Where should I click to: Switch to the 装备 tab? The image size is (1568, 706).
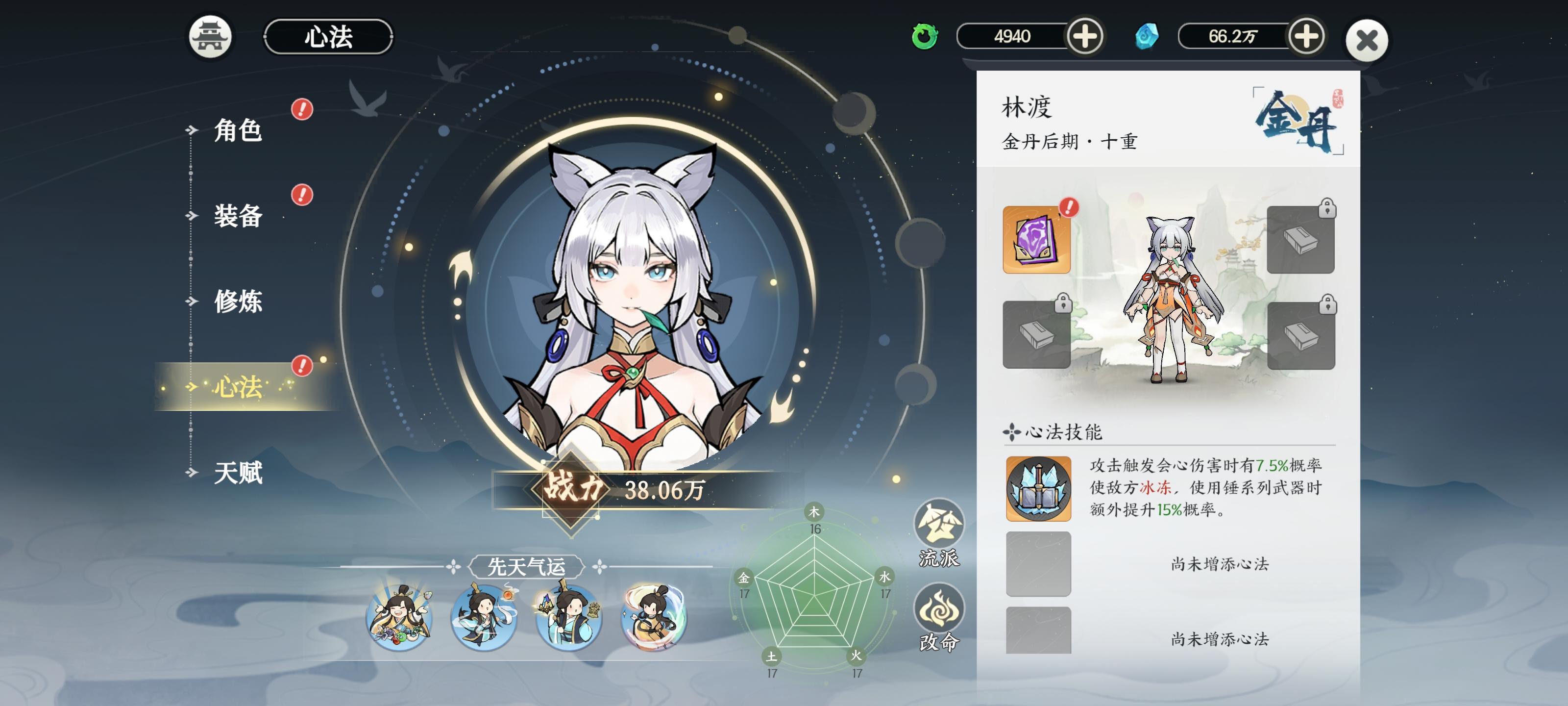238,218
